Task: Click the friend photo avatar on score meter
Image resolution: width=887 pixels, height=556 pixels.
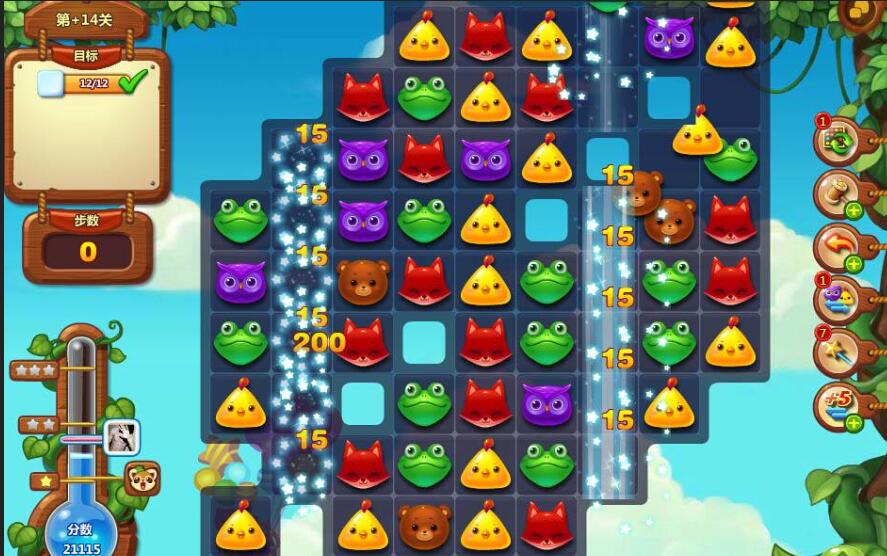Action: coord(122,436)
